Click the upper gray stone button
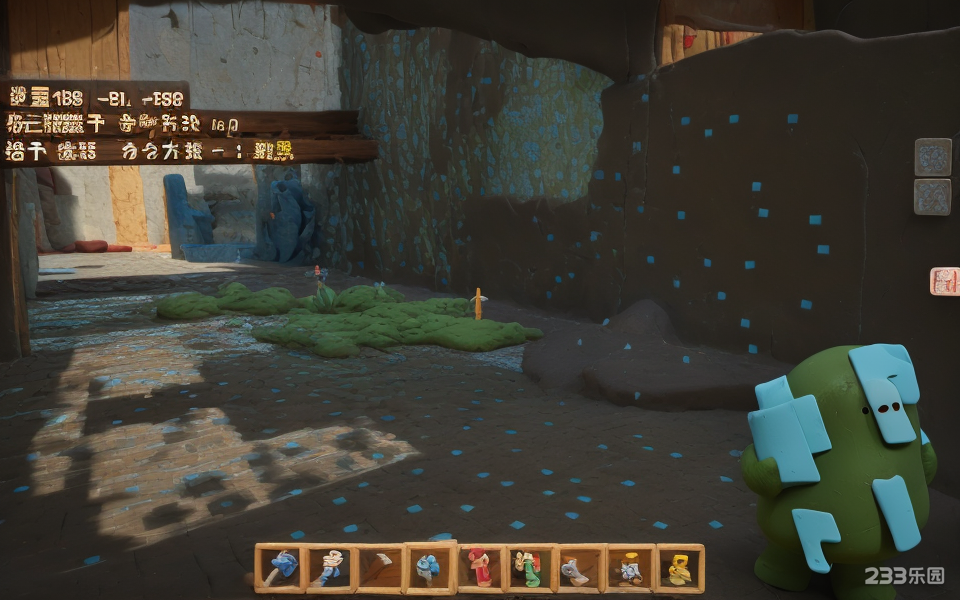The width and height of the screenshot is (960, 600). (x=932, y=157)
